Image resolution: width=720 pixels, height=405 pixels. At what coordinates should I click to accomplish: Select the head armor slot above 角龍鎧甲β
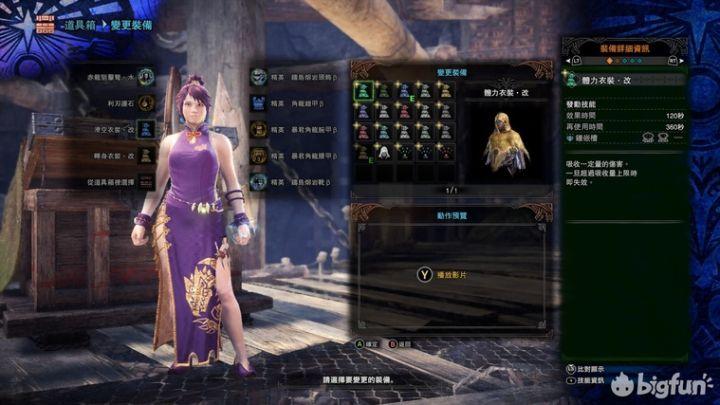259,75
